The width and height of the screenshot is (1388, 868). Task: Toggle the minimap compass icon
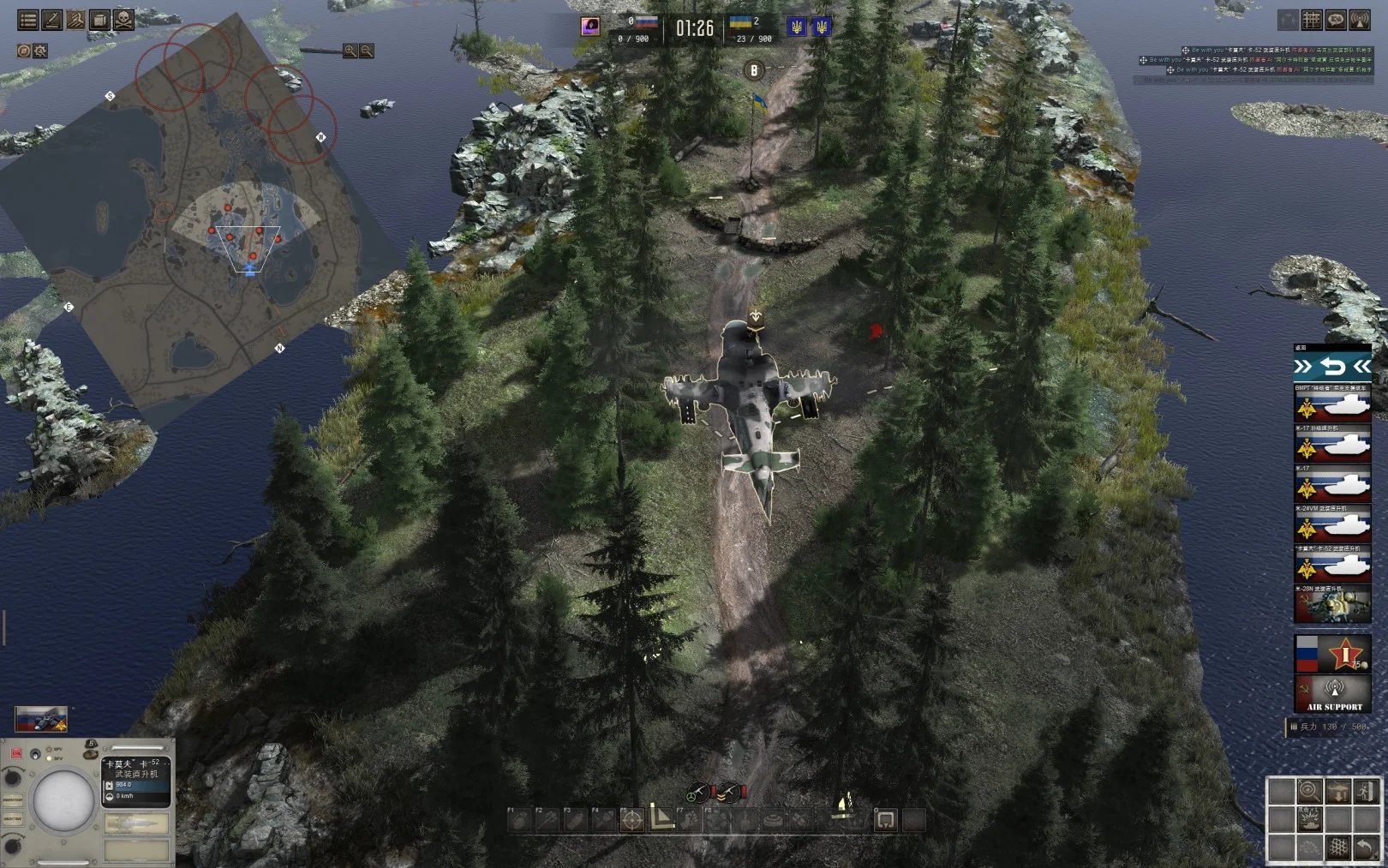coord(24,51)
